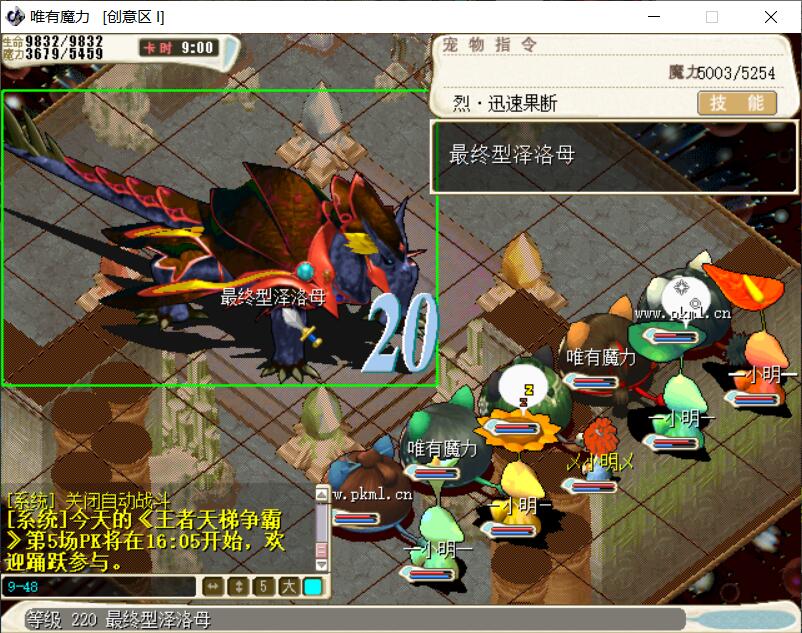802x633 pixels.
Task: Click the chat button labeled 5
Action: (263, 587)
